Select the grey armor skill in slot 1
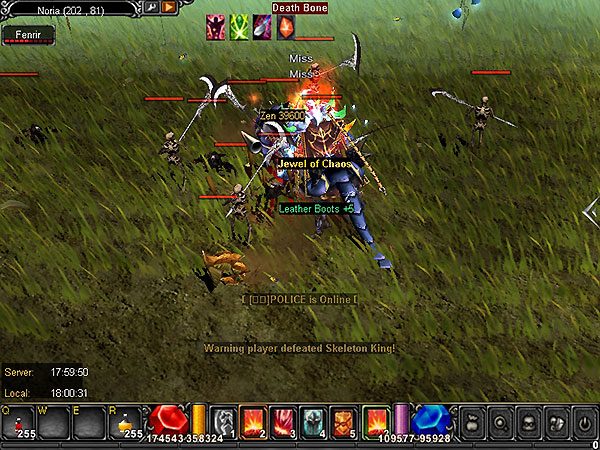Viewport: 600px width, 450px height. 225,422
